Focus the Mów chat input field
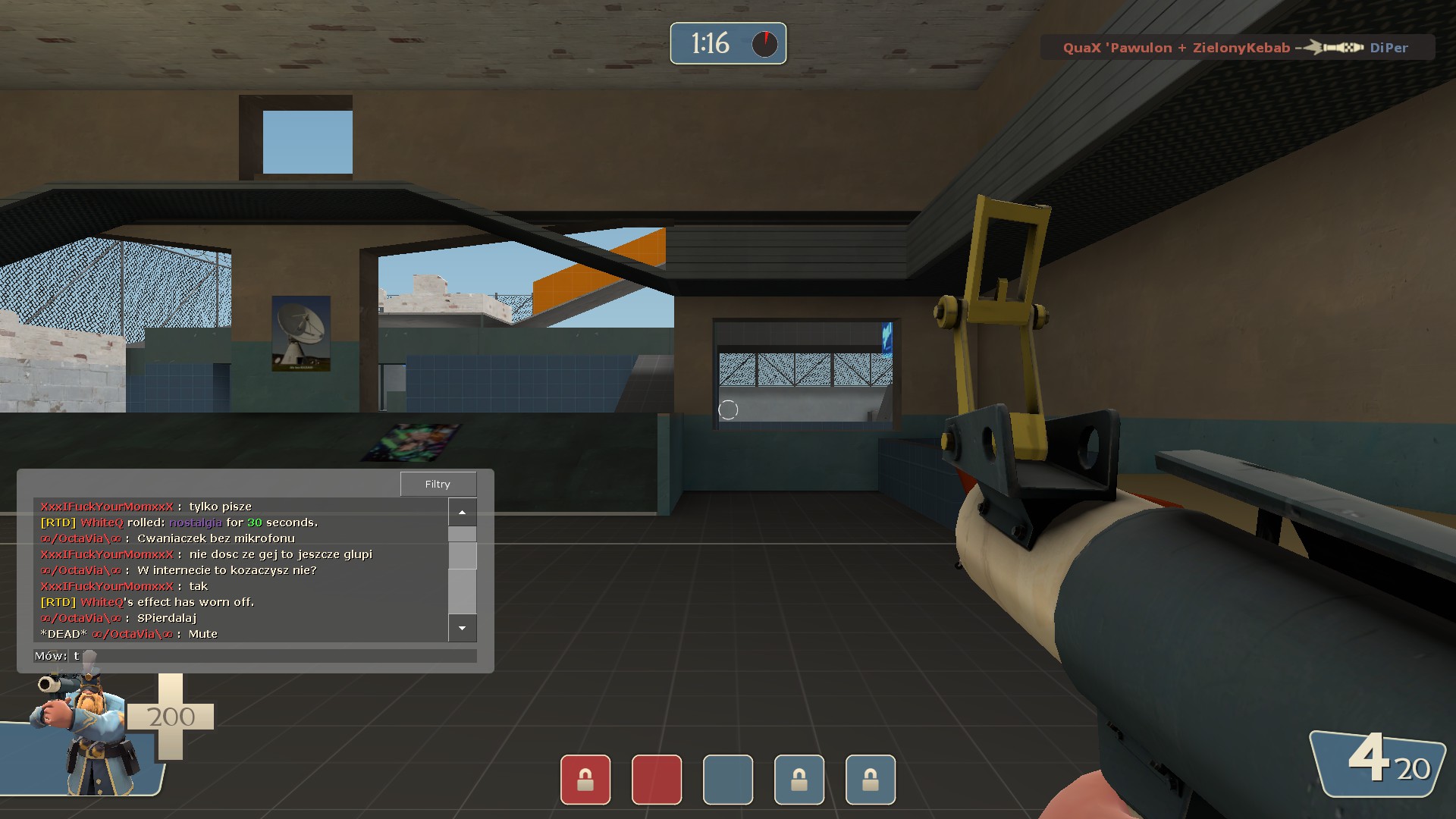The height and width of the screenshot is (819, 1456). pyautogui.click(x=273, y=656)
